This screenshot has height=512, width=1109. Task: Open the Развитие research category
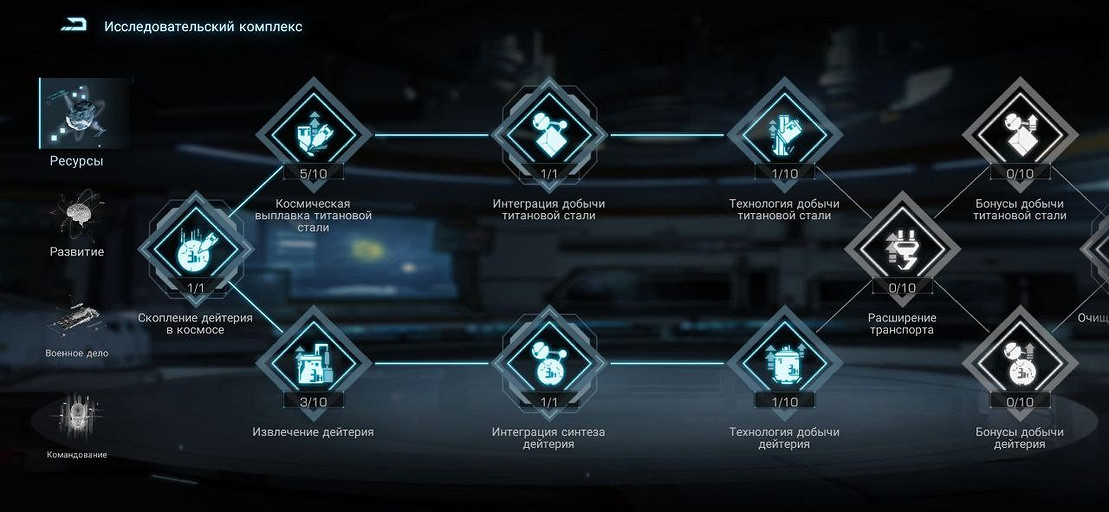77,223
